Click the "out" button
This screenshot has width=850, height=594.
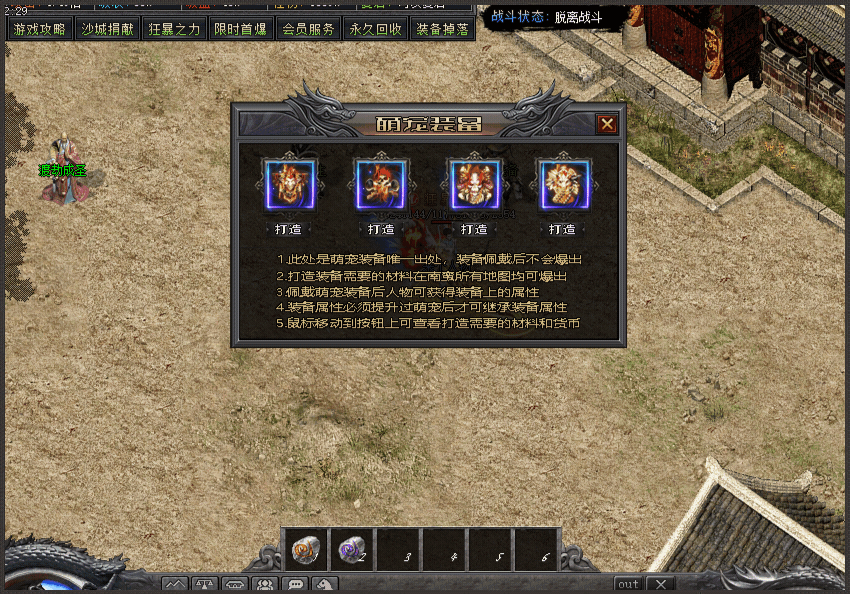pyautogui.click(x=628, y=584)
